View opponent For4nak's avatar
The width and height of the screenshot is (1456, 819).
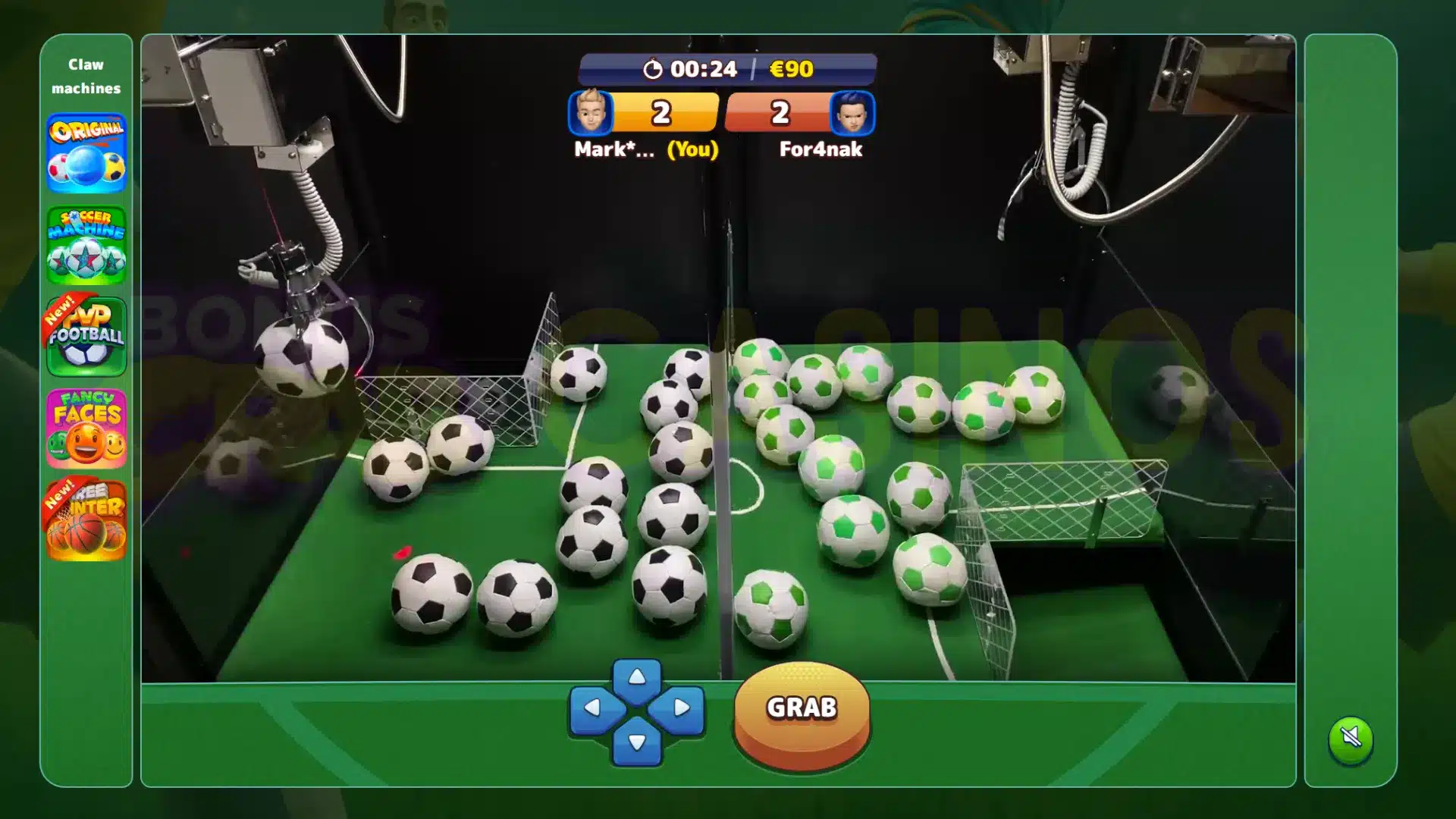click(x=852, y=113)
